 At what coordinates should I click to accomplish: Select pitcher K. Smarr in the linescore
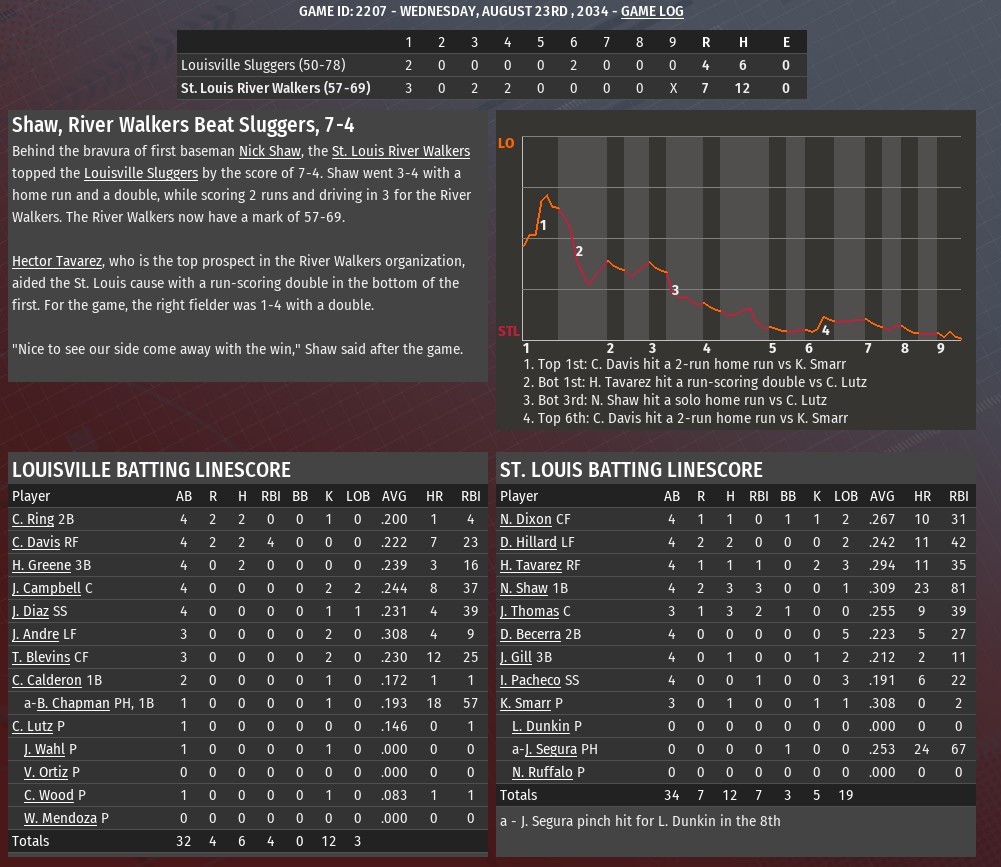pos(525,703)
